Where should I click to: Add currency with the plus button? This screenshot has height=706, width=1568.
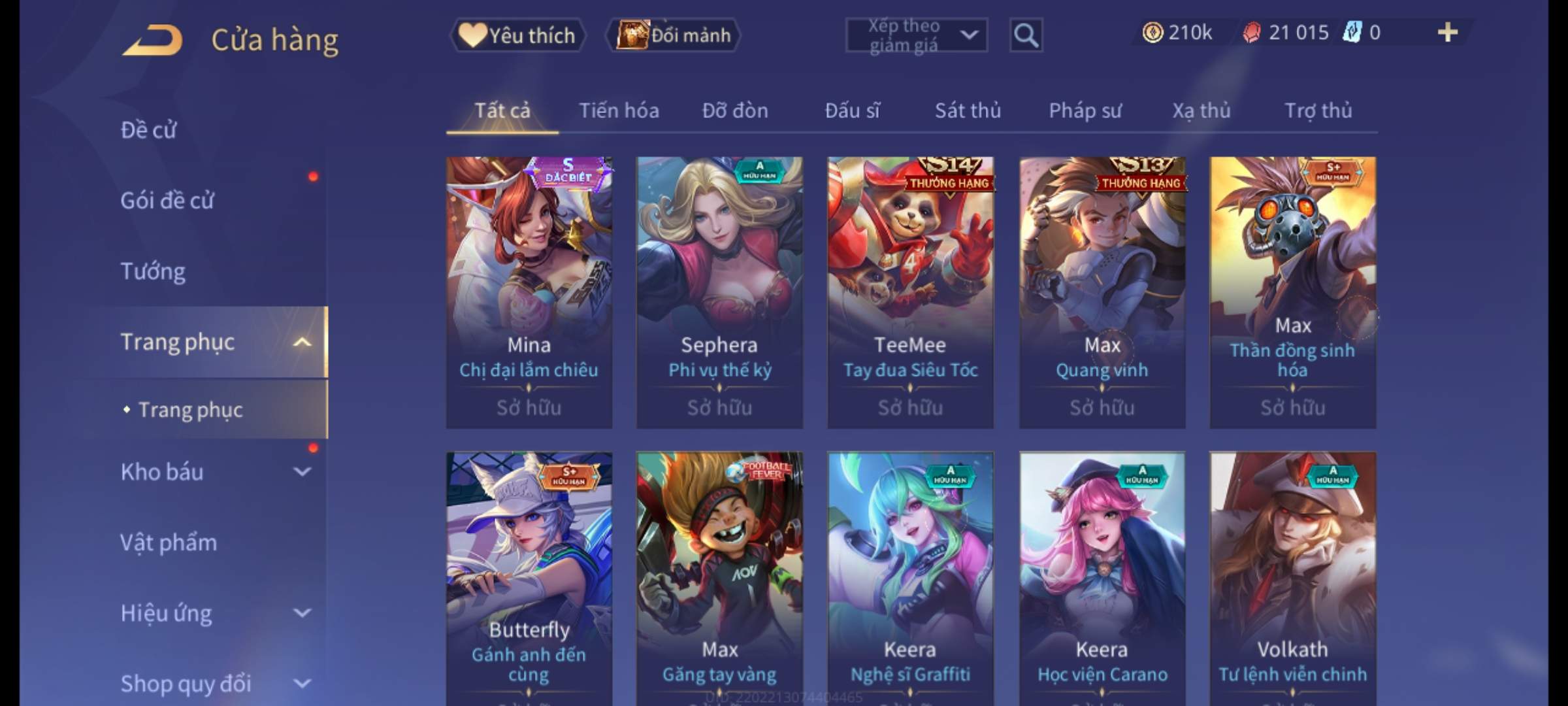point(1447,33)
